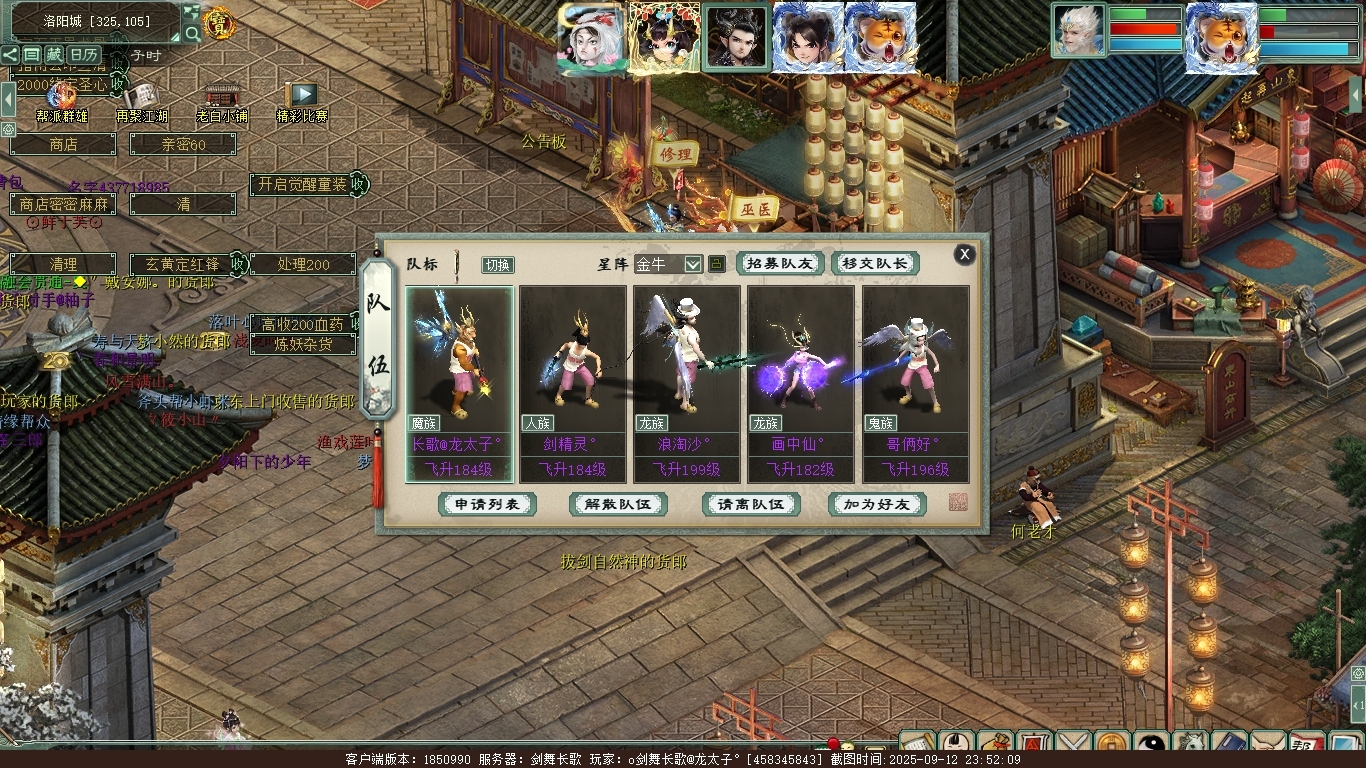This screenshot has width=1366, height=768.
Task: Select team member 剑精灵 card
Action: click(573, 384)
